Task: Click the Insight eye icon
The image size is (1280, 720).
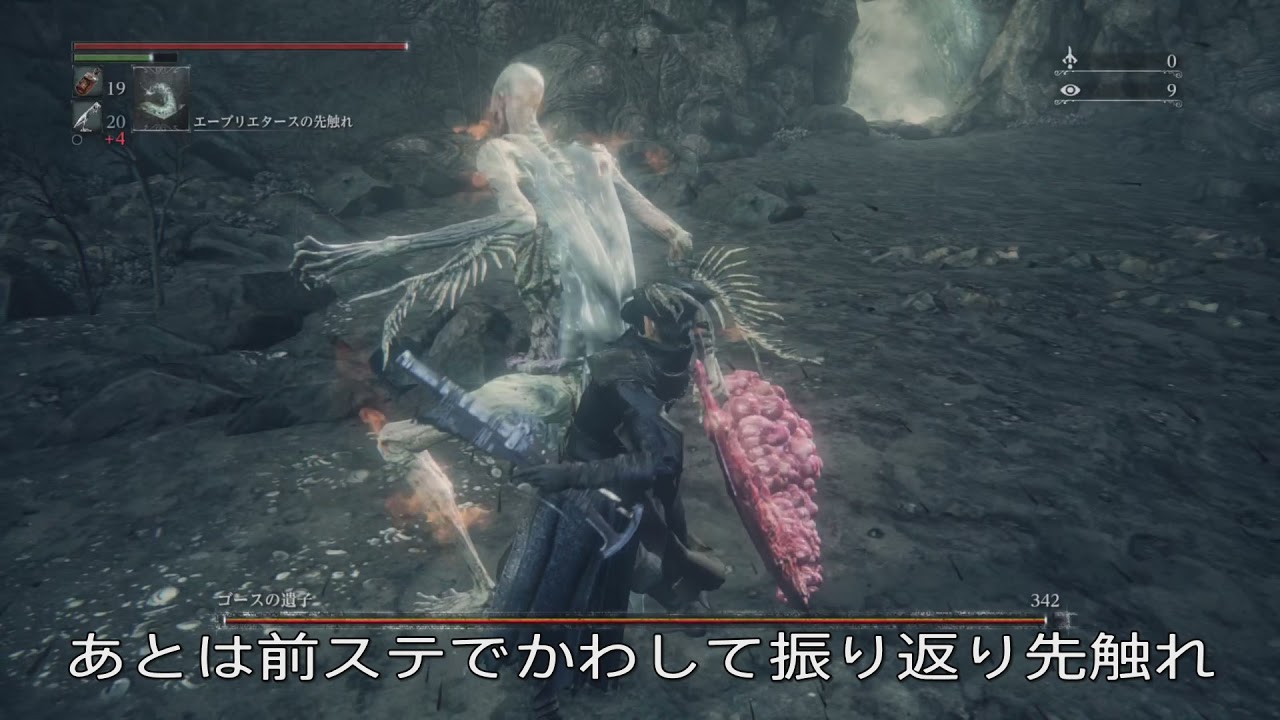Action: 1071,90
